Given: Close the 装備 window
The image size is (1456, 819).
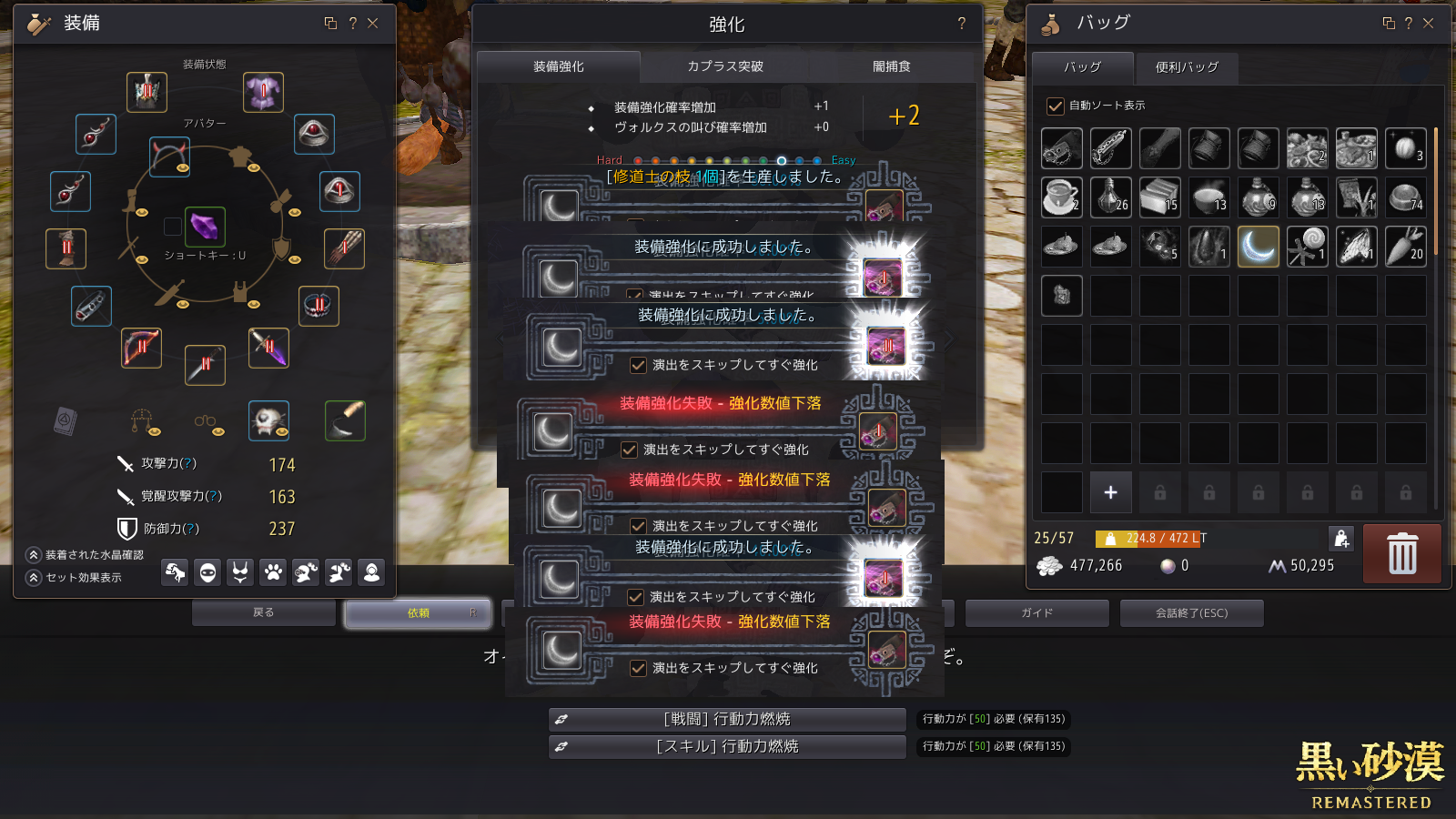Looking at the screenshot, I should tap(373, 24).
